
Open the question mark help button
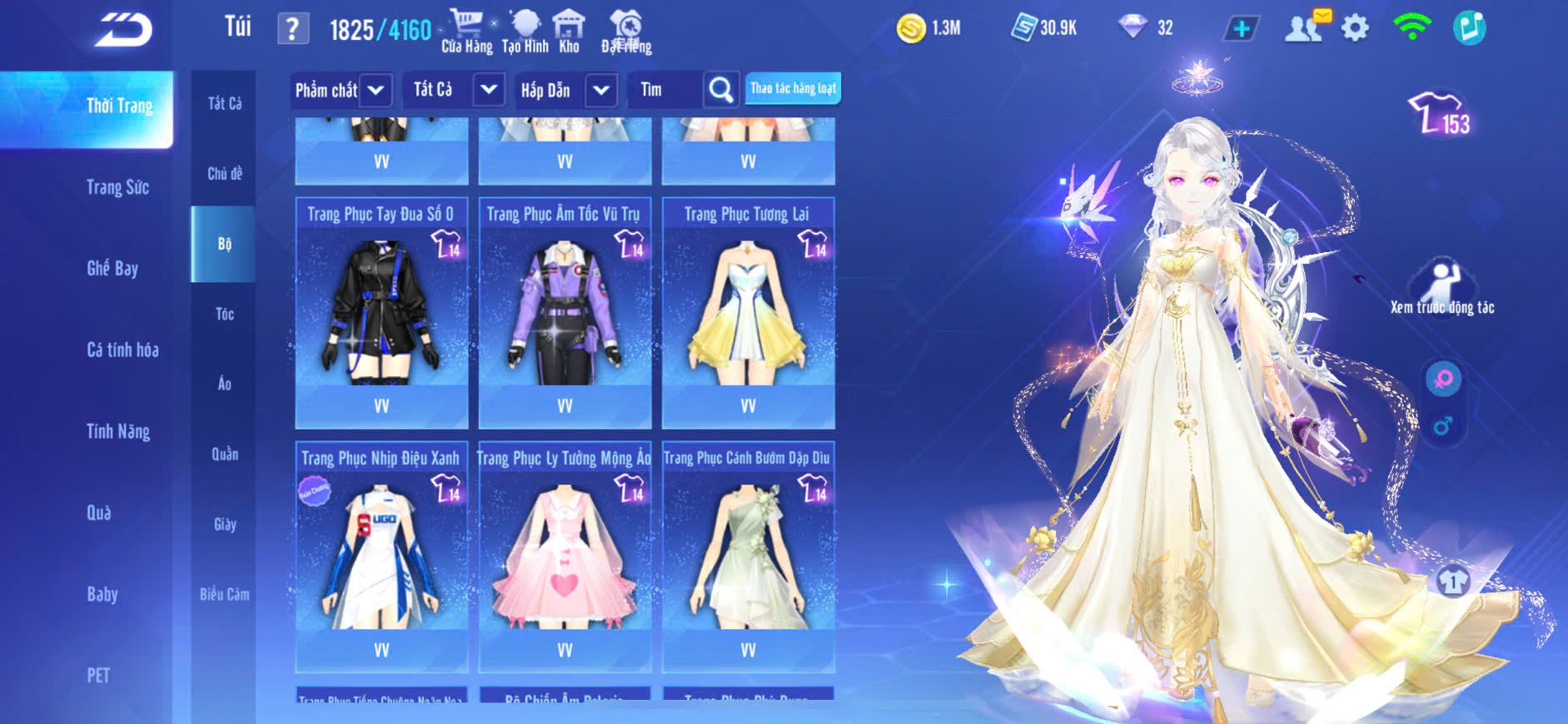pyautogui.click(x=292, y=29)
